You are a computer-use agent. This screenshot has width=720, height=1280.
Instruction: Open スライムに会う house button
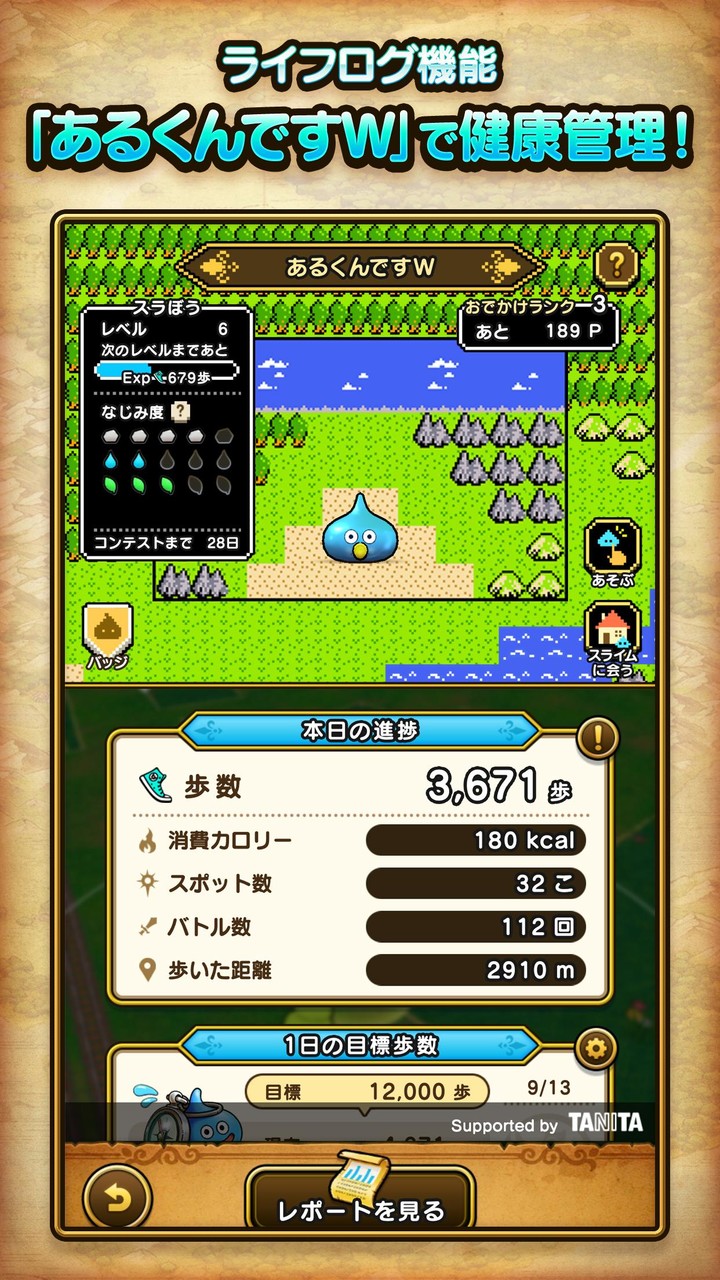(x=612, y=638)
